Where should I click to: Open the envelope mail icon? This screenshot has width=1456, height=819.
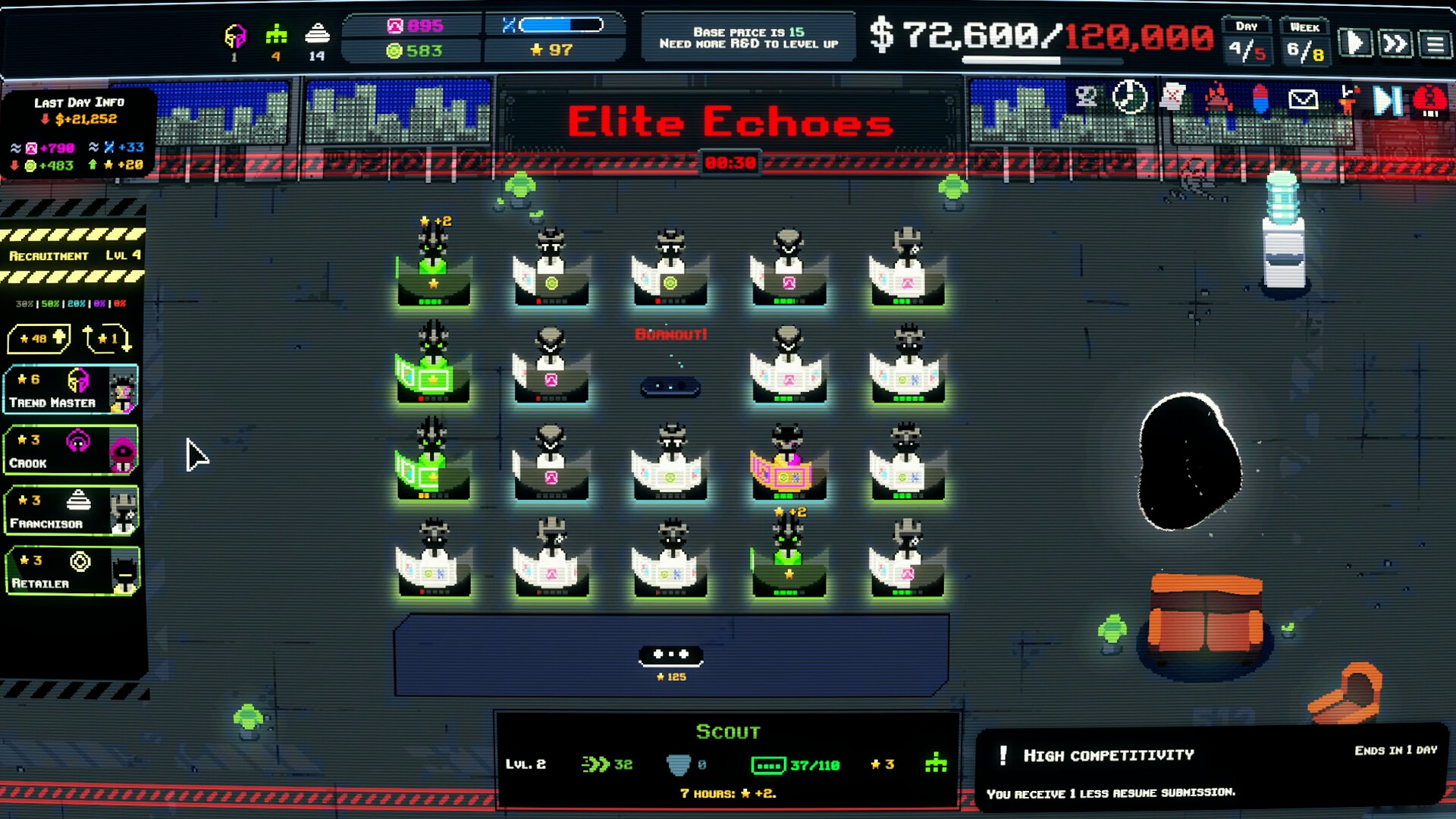point(1304,99)
